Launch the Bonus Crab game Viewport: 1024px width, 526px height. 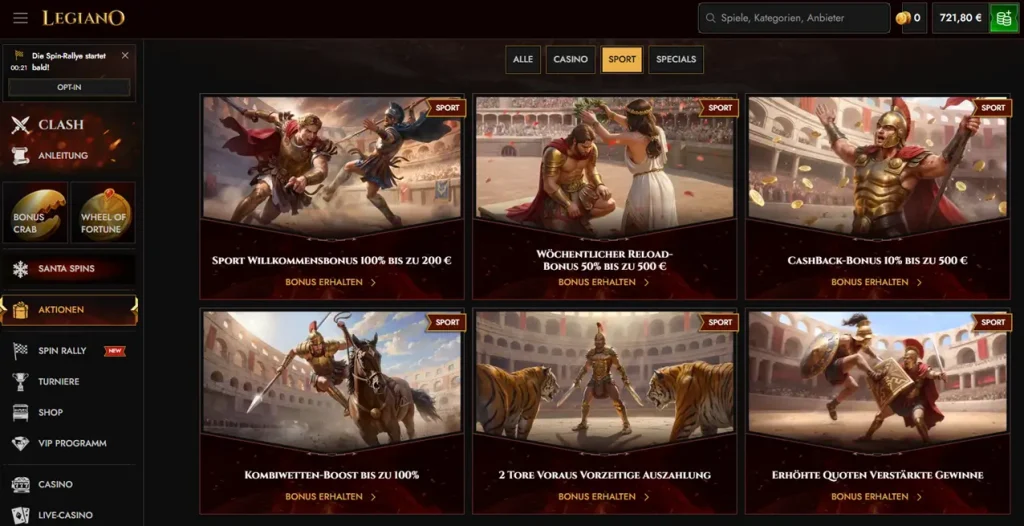(x=40, y=213)
